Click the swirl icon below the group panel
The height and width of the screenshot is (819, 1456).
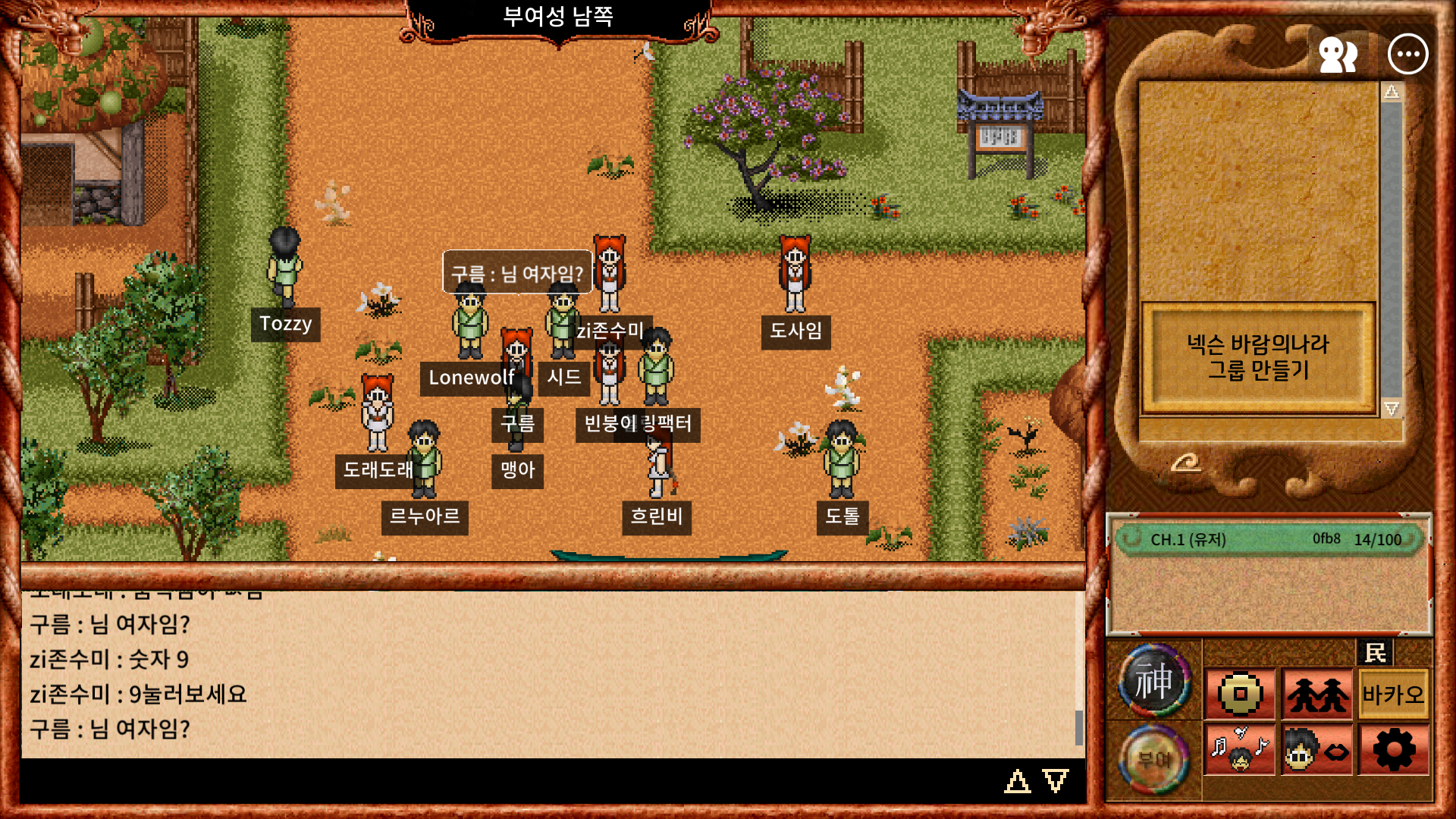tap(1185, 462)
